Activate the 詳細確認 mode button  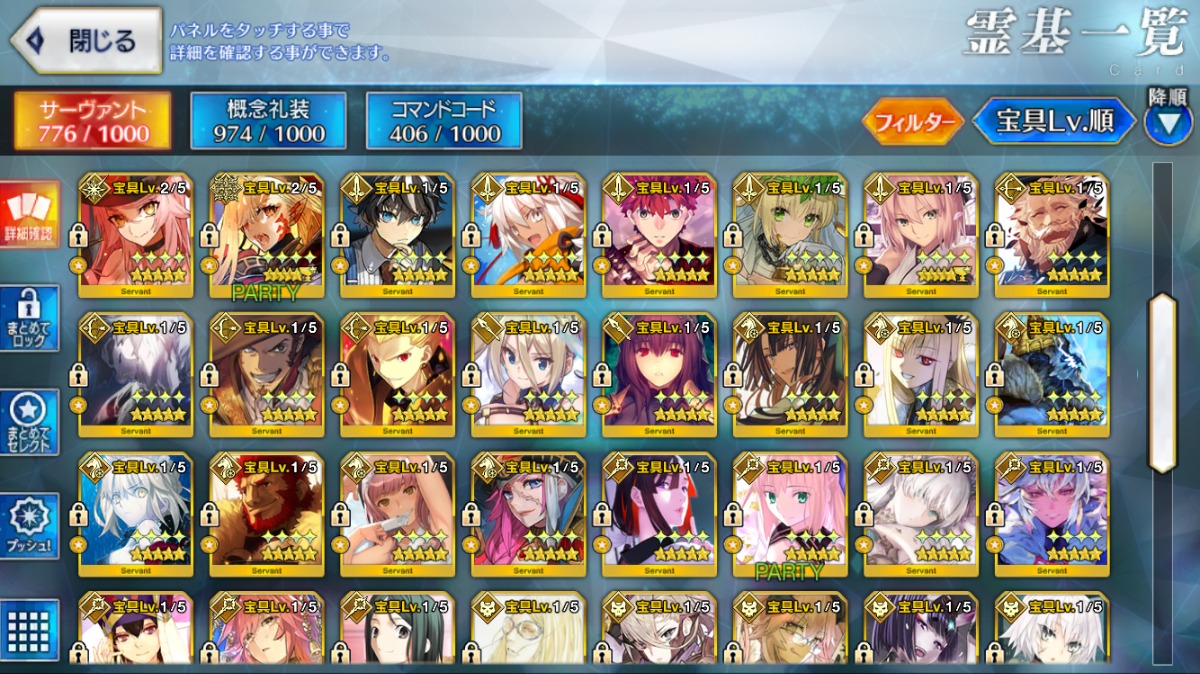(29, 215)
